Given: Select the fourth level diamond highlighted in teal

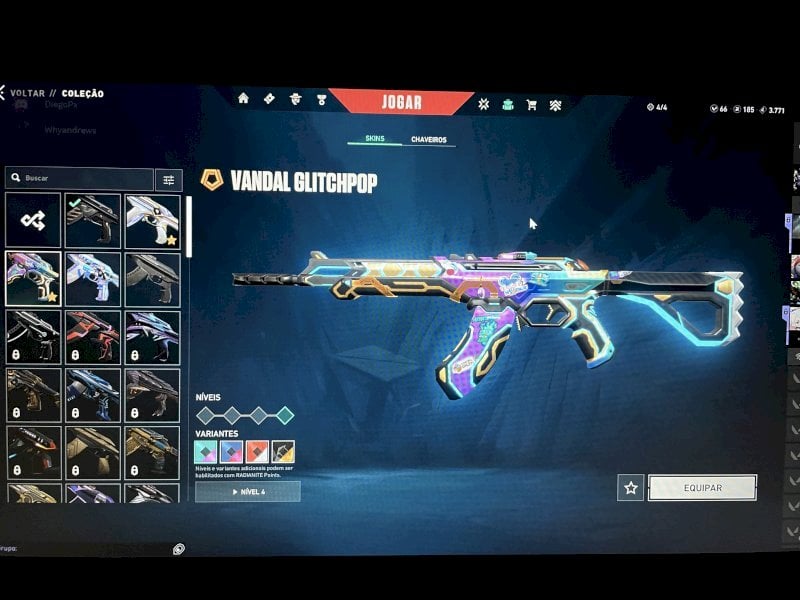Looking at the screenshot, I should [285, 415].
